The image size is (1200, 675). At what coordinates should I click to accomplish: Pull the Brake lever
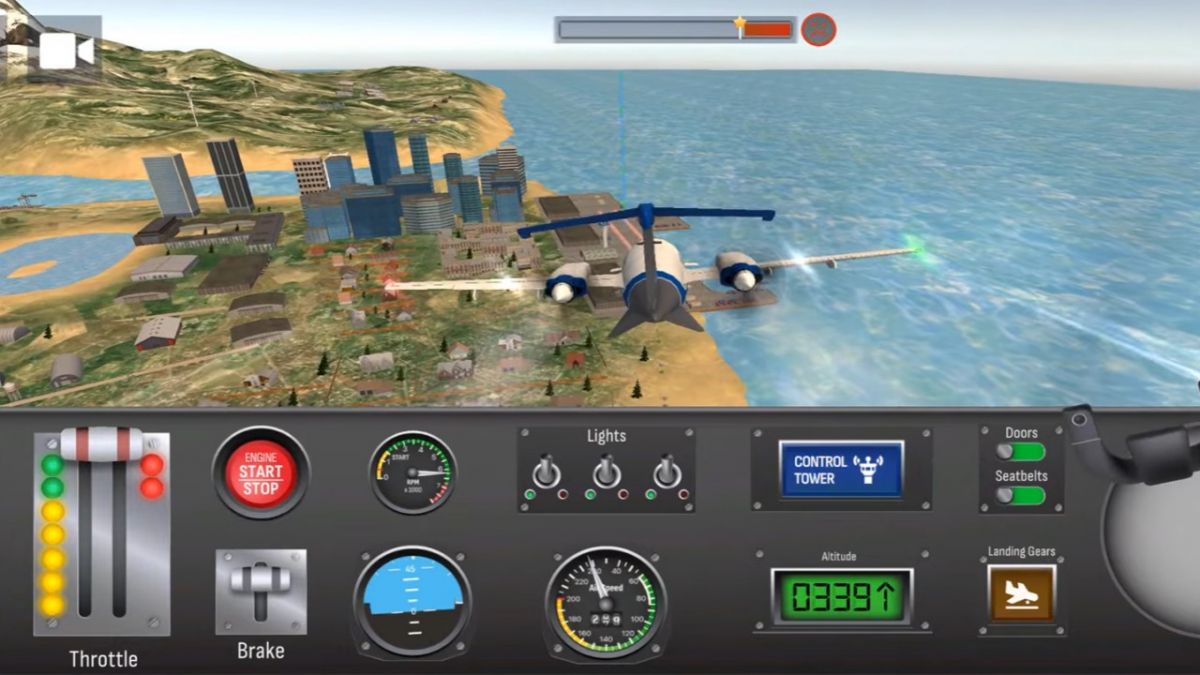261,591
